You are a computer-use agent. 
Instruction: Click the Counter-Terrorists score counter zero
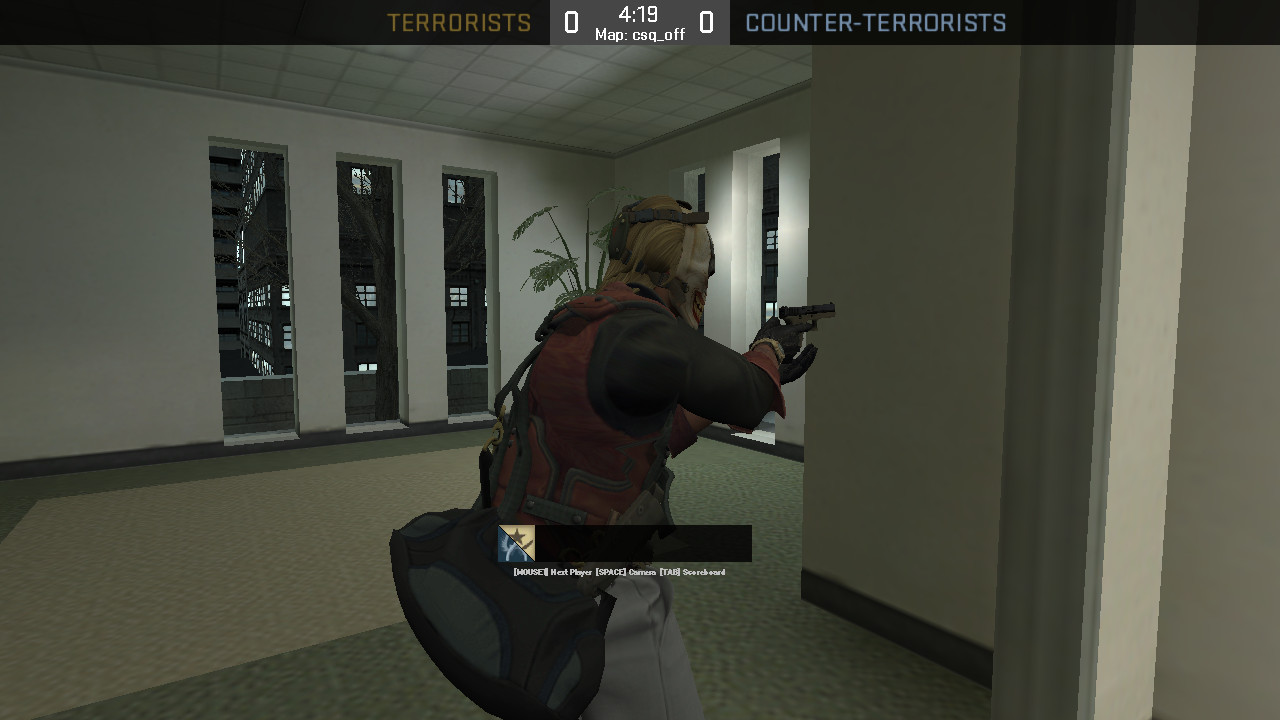[706, 21]
